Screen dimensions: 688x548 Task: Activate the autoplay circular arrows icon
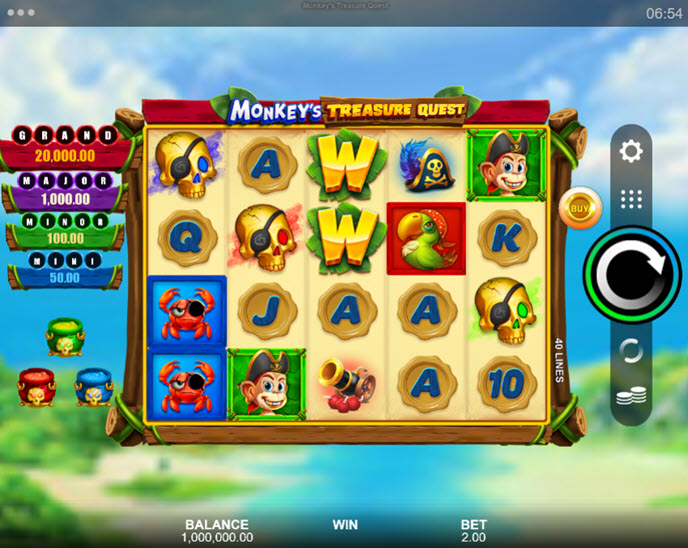(631, 350)
